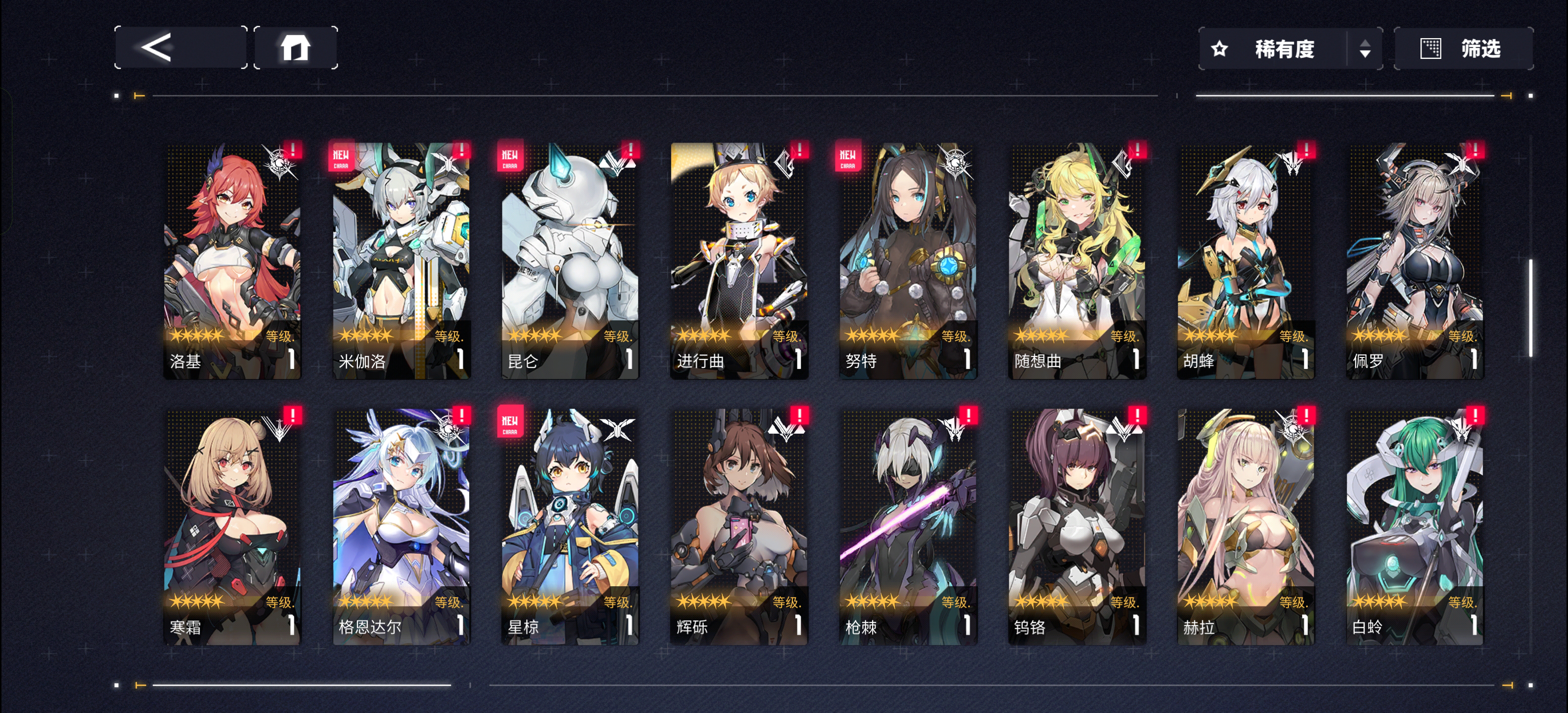Select the 格恩达尔 character card
Viewport: 1568px width, 713px height.
tap(401, 527)
